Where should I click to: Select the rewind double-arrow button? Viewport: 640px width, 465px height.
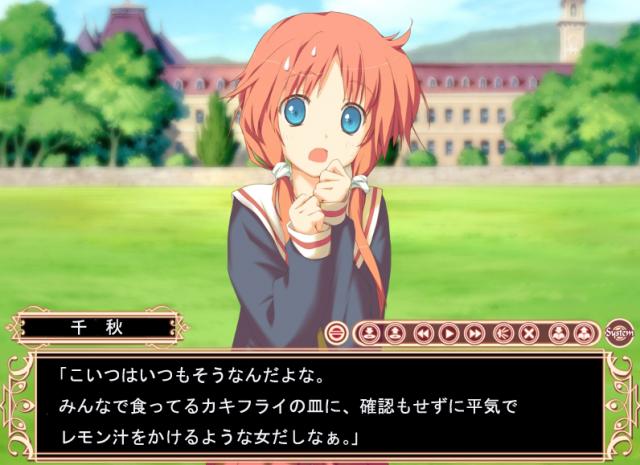click(423, 333)
